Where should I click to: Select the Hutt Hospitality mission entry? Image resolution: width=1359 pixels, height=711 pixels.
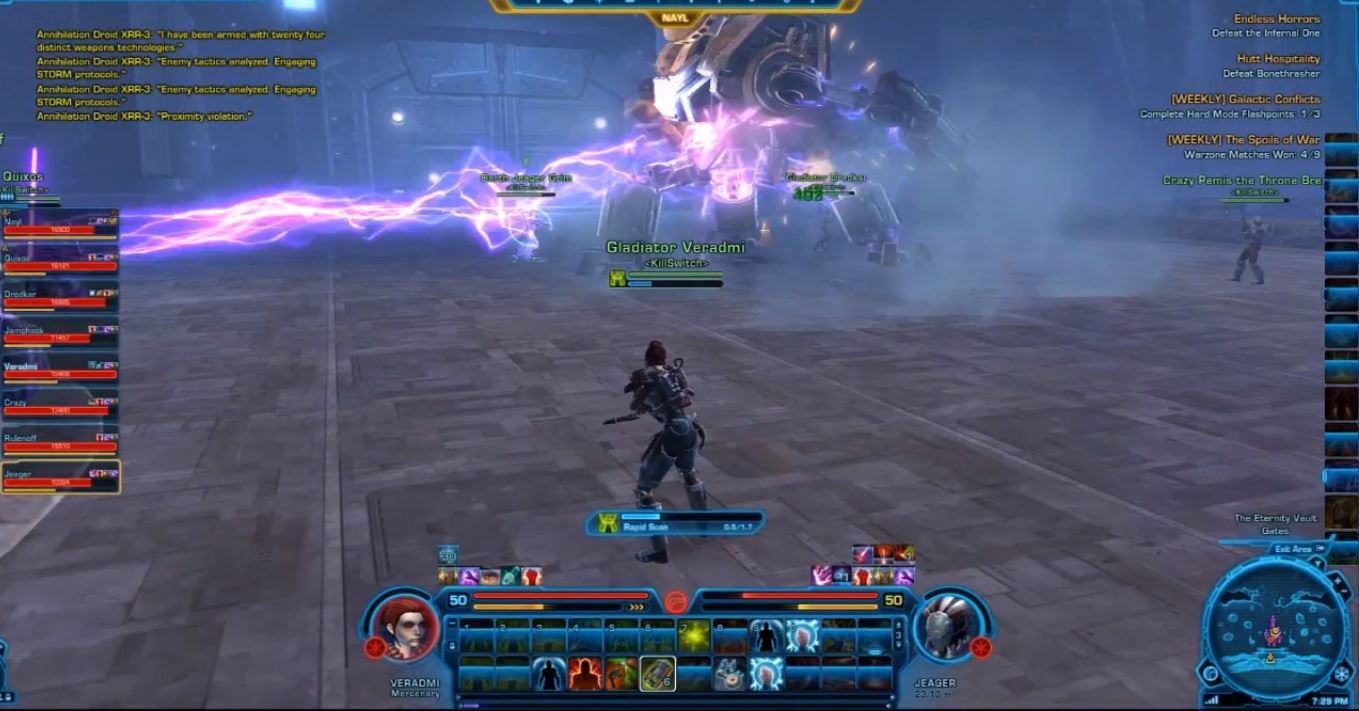(x=1278, y=59)
